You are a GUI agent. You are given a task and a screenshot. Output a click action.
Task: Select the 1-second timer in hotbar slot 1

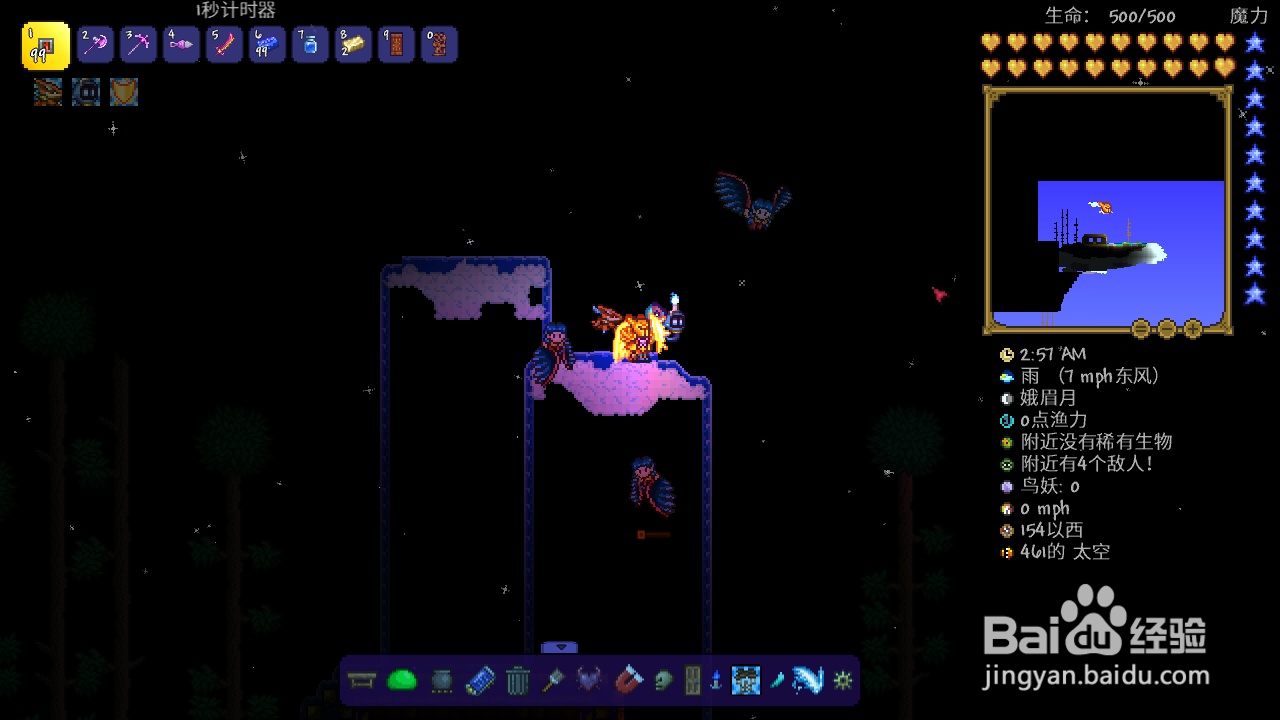click(46, 46)
